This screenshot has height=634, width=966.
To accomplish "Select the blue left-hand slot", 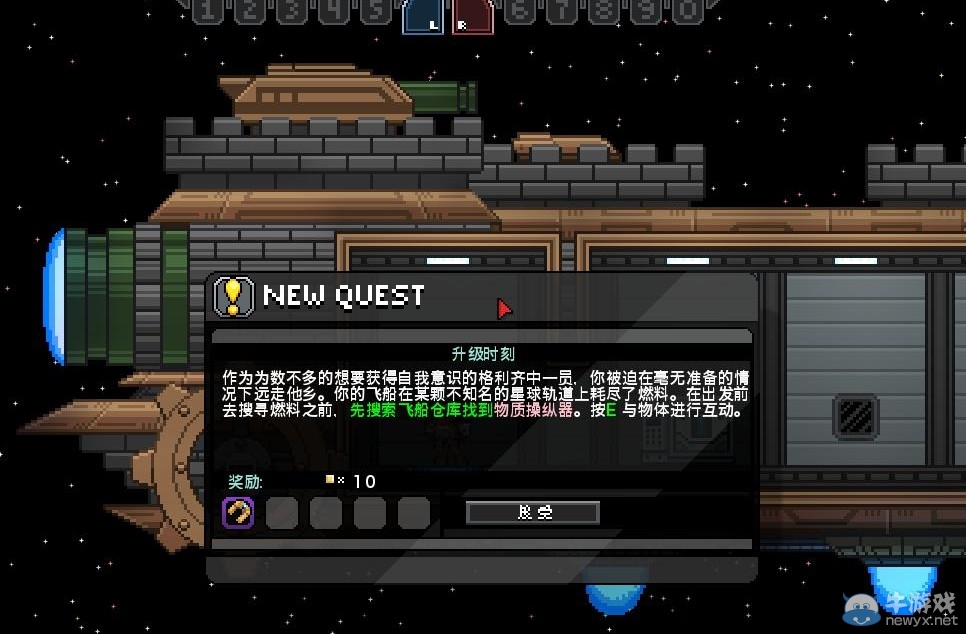I will pos(423,16).
